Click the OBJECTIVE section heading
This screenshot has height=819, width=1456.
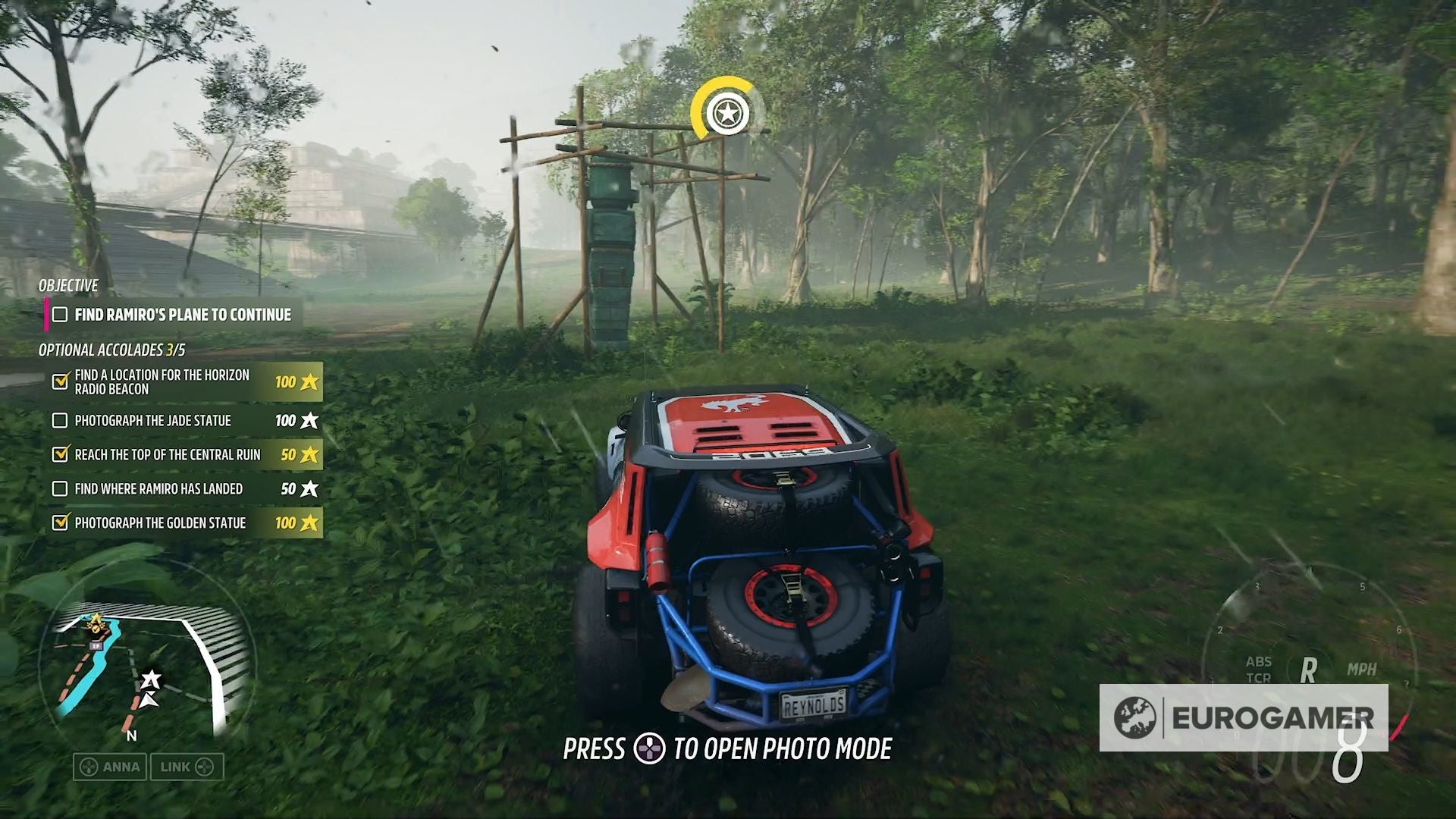pos(67,287)
